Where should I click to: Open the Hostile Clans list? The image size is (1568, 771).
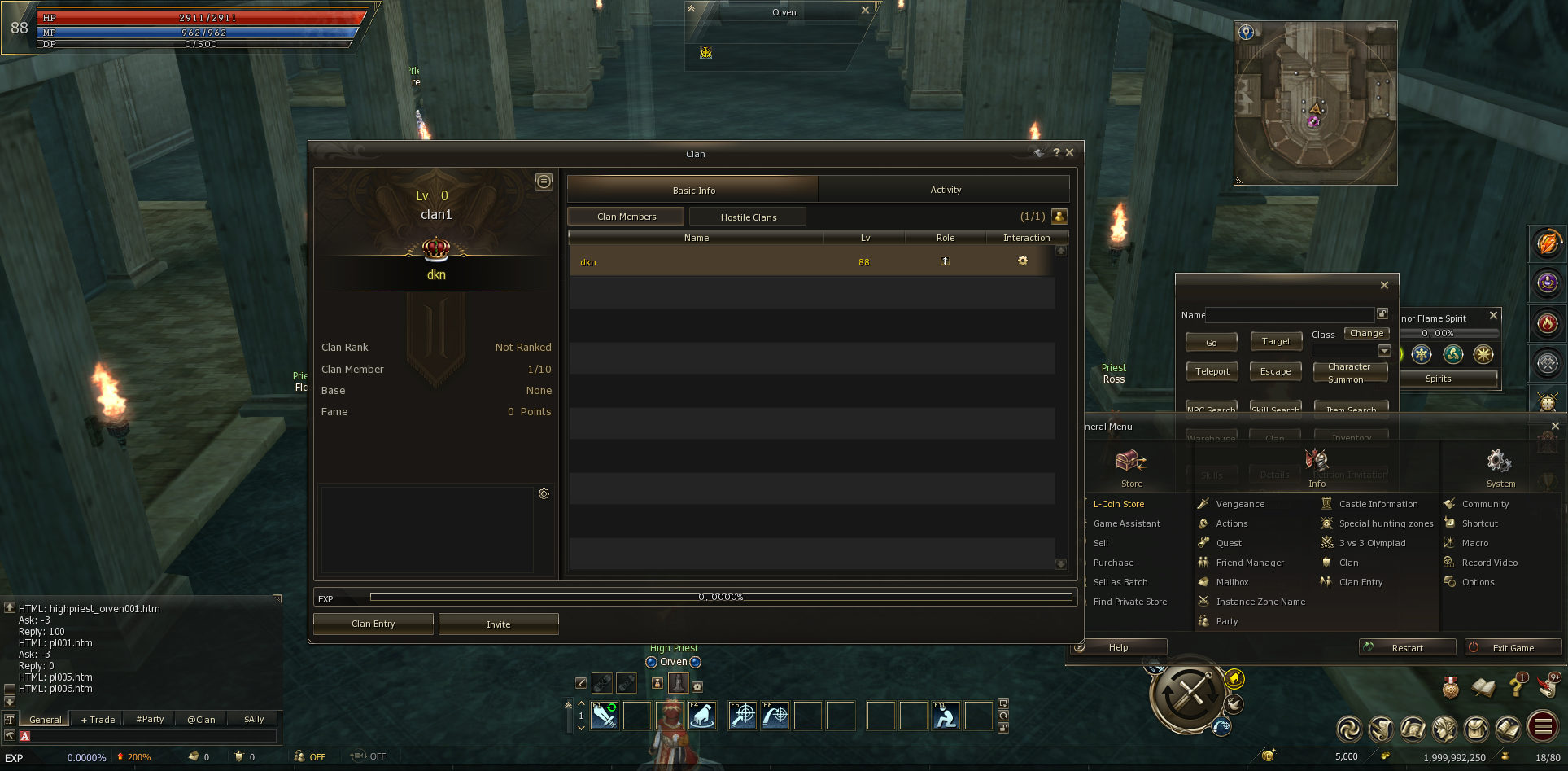coord(748,217)
